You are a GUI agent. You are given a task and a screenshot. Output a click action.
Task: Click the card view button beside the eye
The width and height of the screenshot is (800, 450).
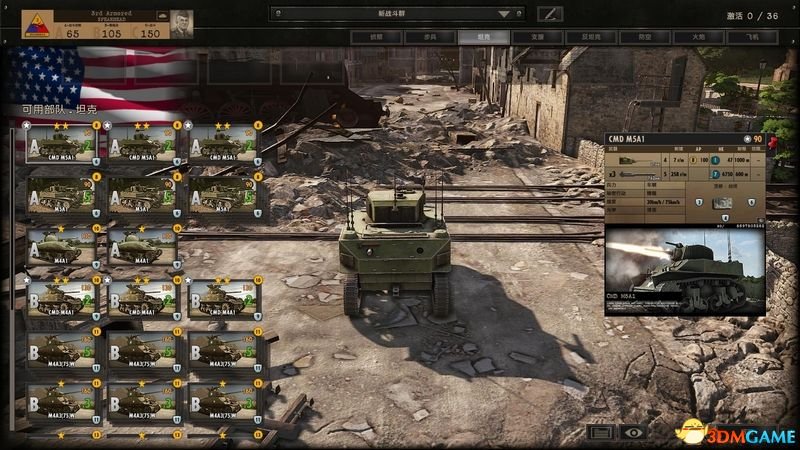[599, 432]
